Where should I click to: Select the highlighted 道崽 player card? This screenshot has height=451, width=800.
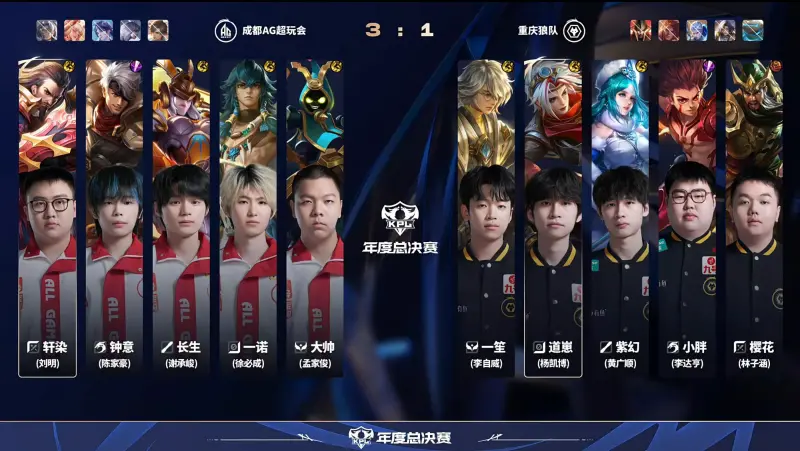click(x=553, y=218)
